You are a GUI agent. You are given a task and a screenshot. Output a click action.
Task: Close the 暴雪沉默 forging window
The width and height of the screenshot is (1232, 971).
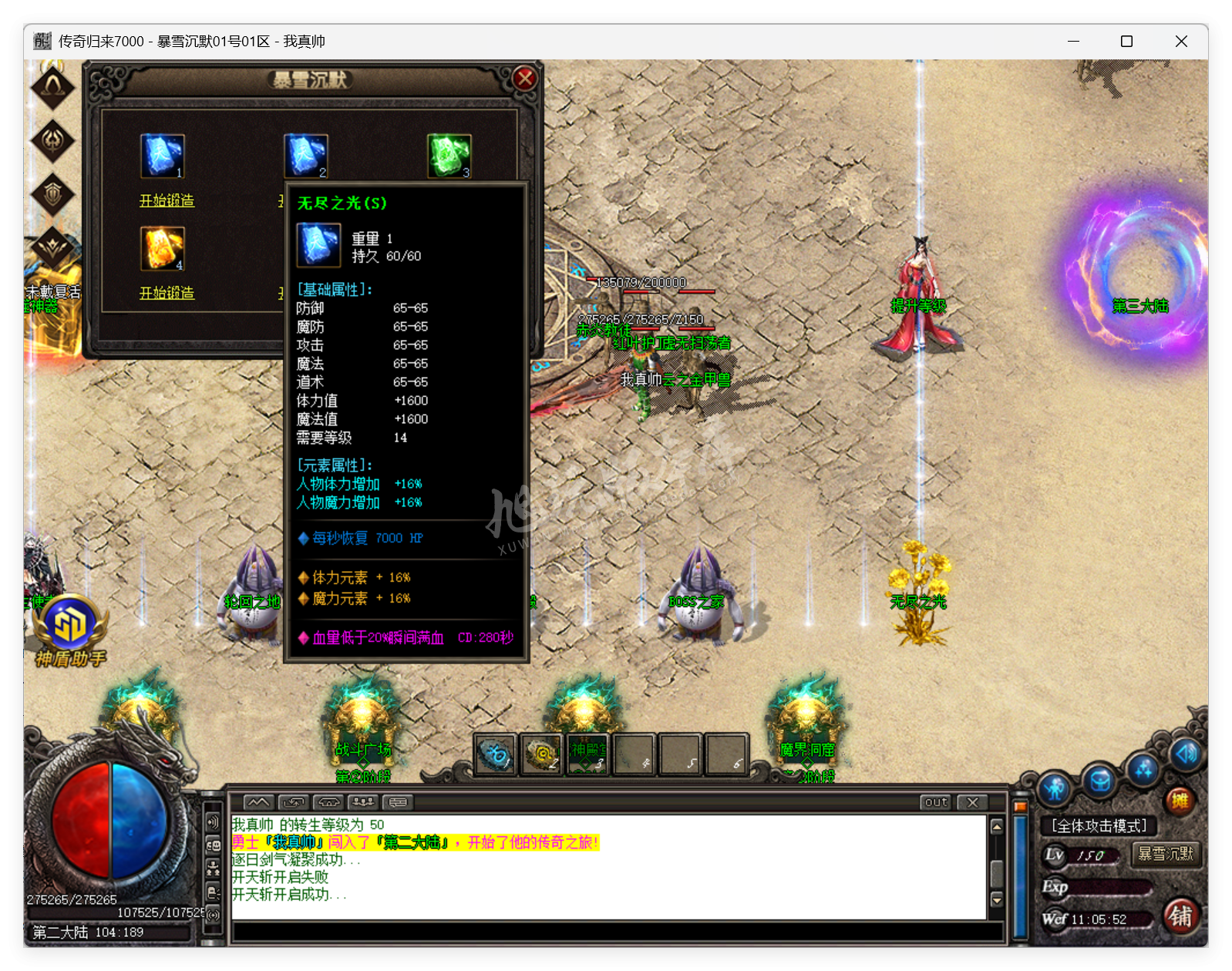coord(524,78)
